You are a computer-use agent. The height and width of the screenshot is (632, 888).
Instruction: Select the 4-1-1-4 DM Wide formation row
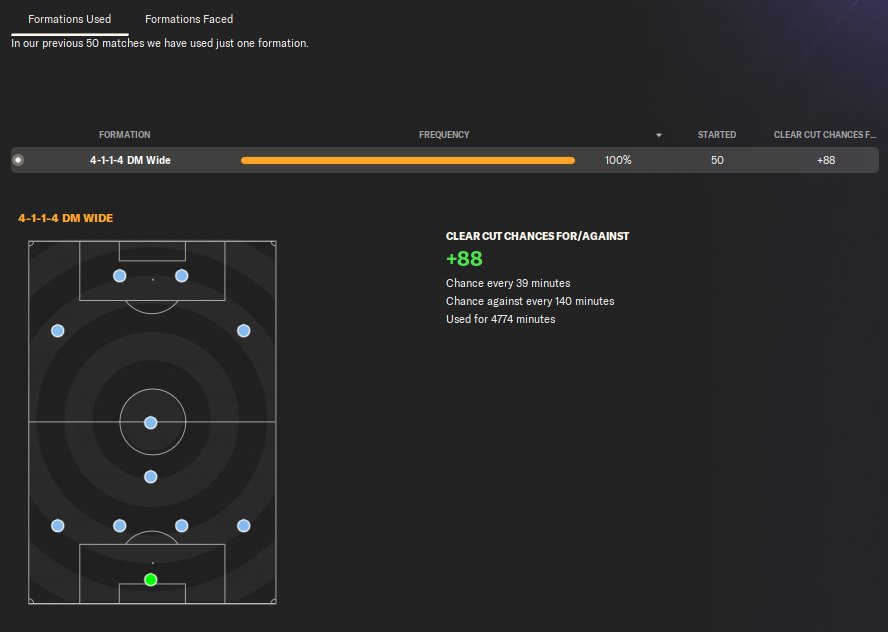130,160
